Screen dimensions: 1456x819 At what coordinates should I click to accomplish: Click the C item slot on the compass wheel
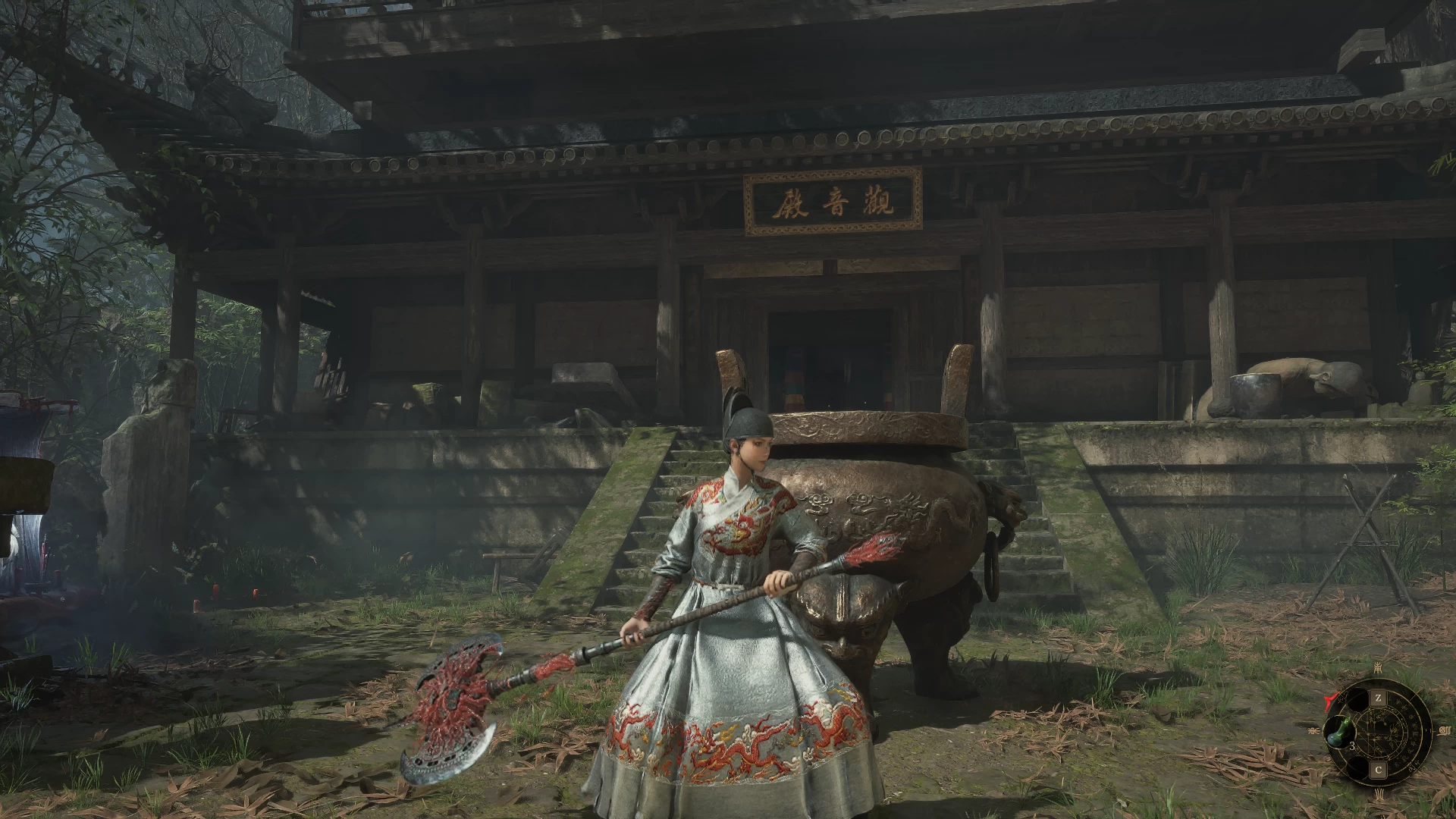pos(1379,769)
